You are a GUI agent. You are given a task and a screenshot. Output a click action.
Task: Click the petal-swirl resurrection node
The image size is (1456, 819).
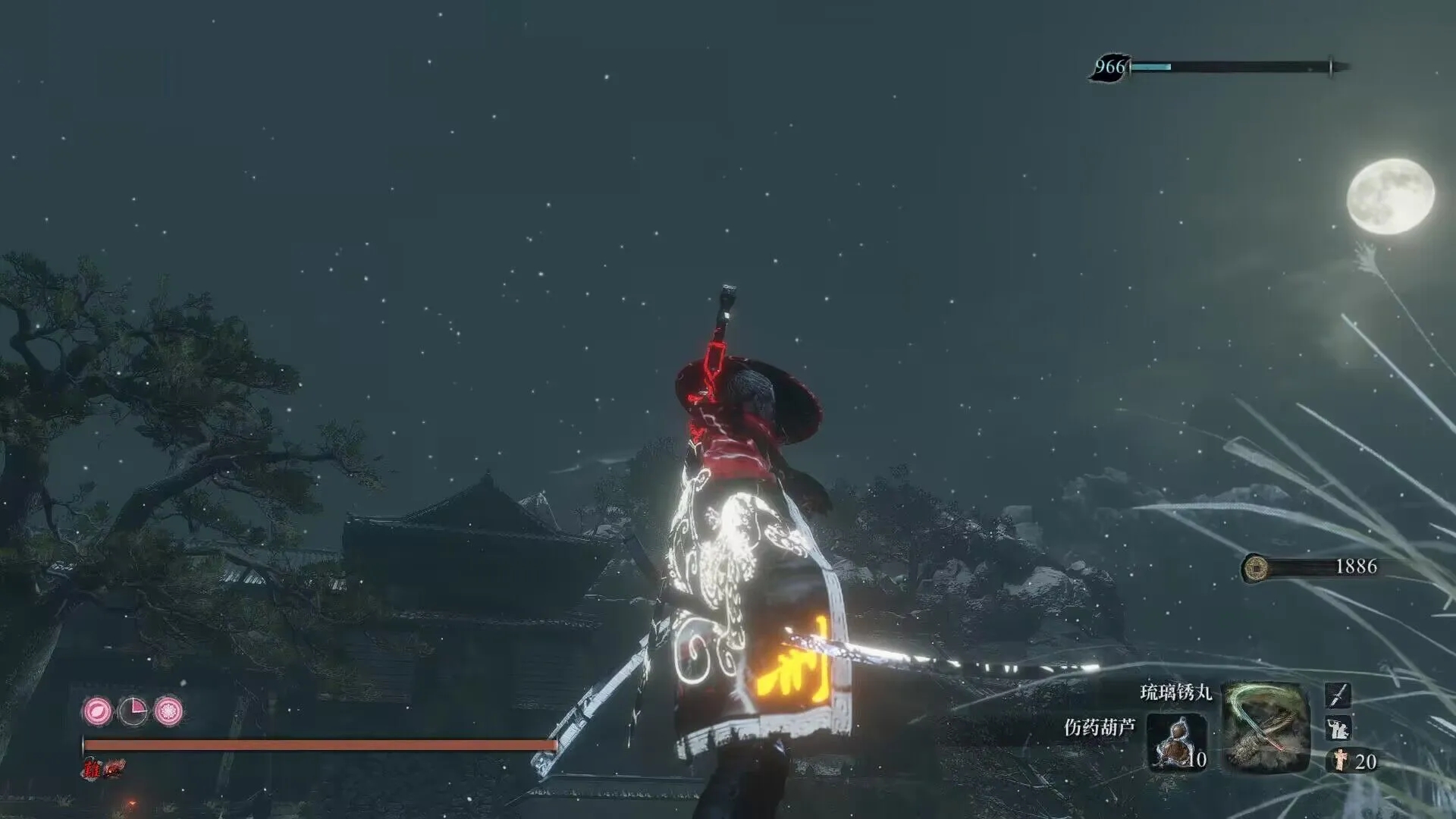(x=97, y=711)
